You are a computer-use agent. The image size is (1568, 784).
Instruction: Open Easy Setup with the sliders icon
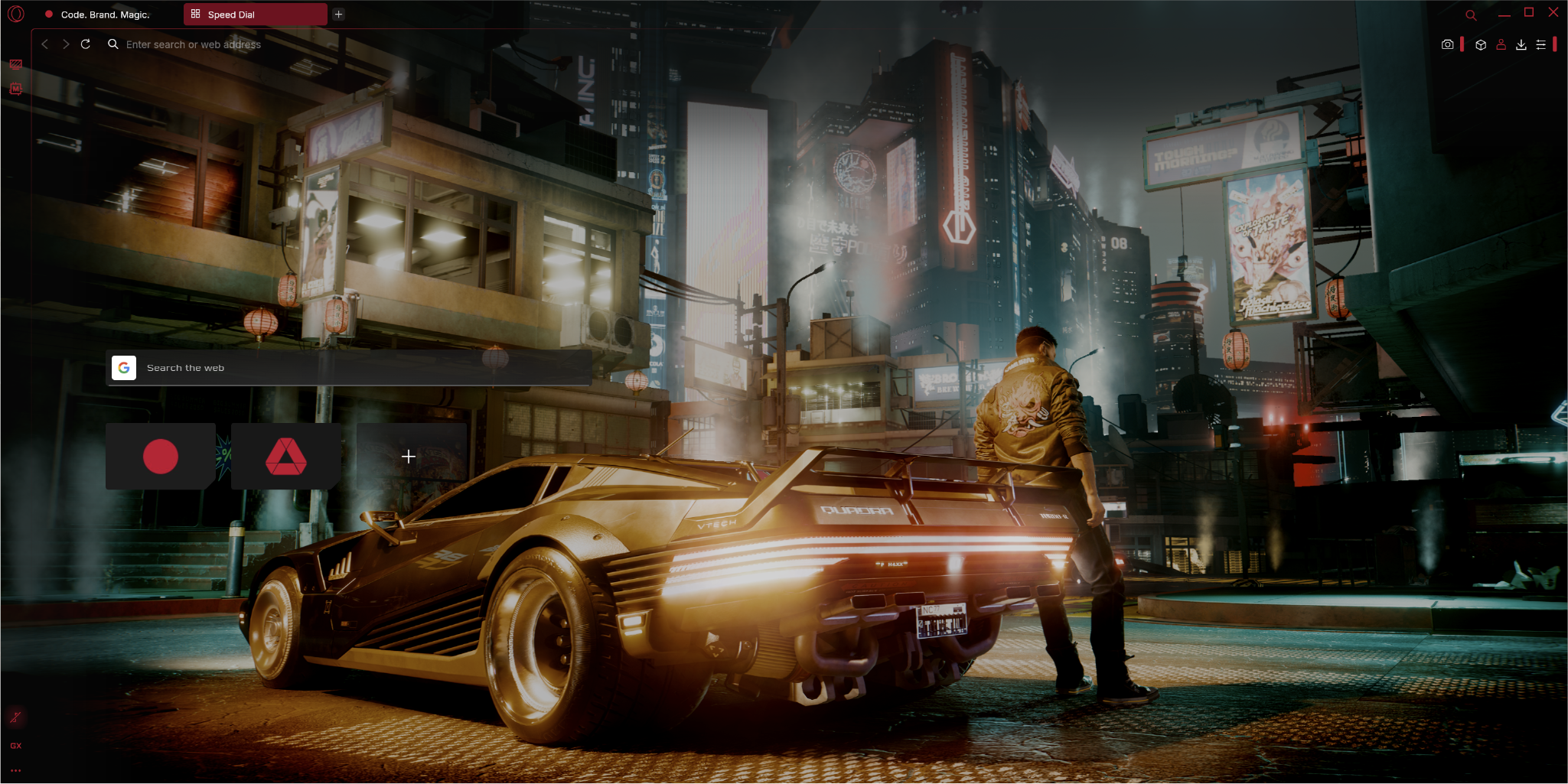click(x=1542, y=44)
